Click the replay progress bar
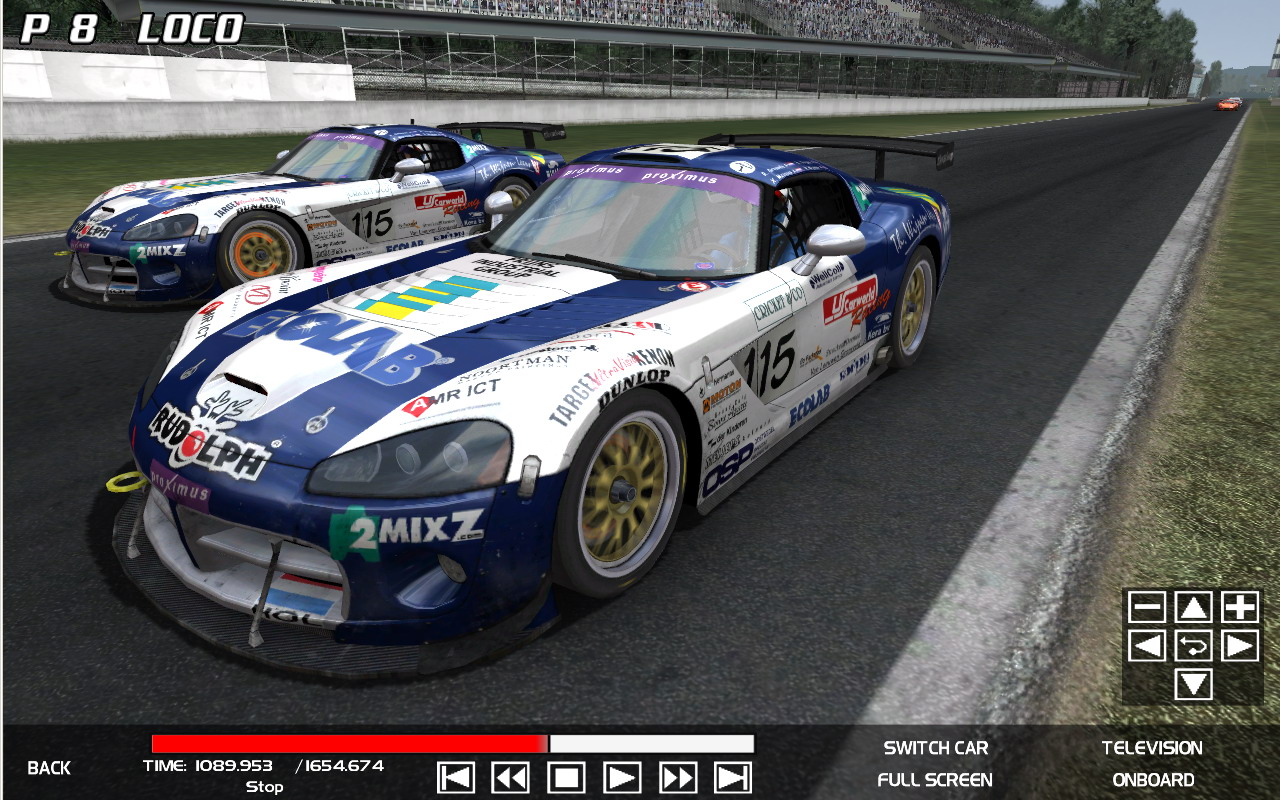 [x=452, y=744]
